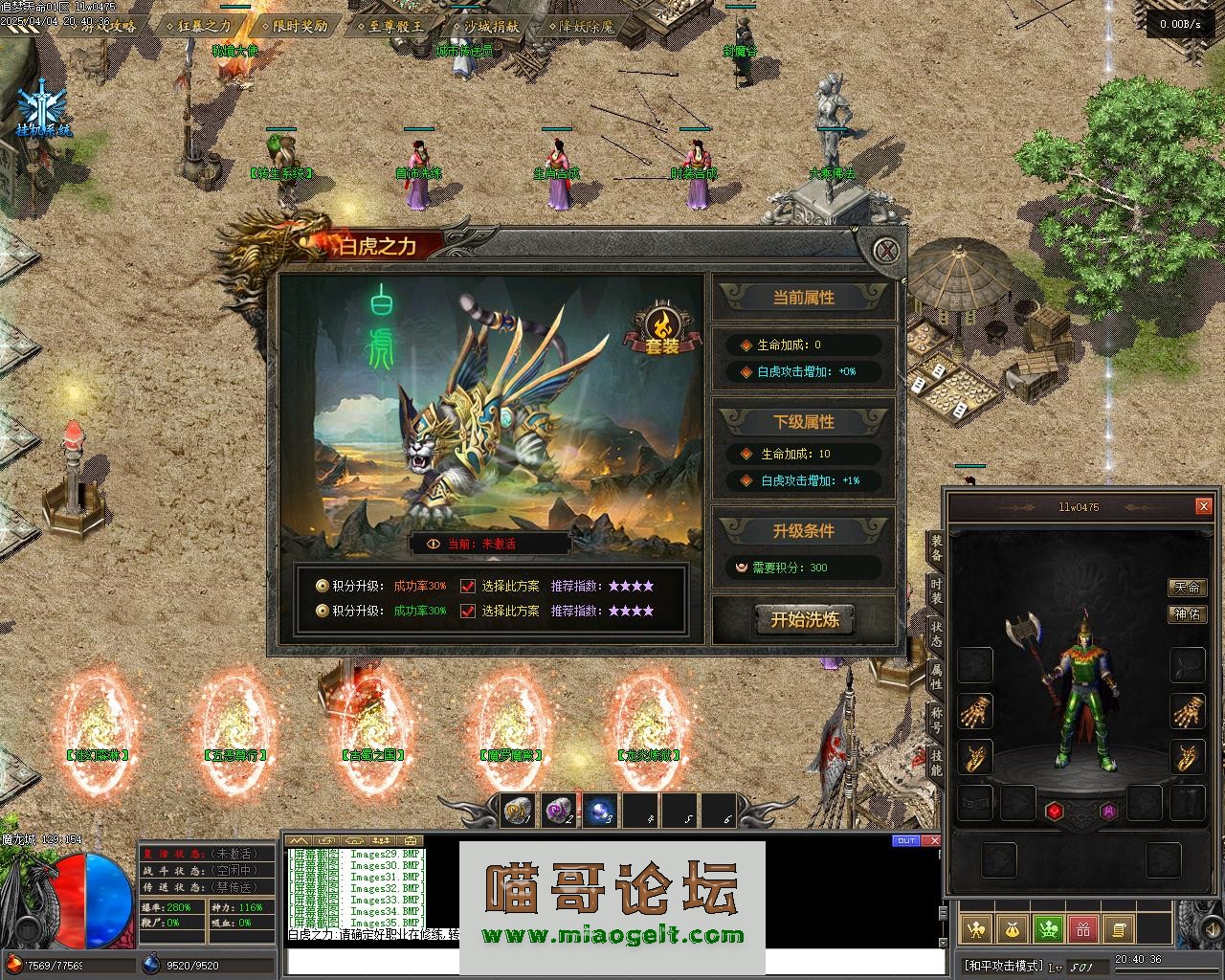Show the 技能 skills tab
Viewport: 1225px width, 980px height.
click(x=935, y=763)
